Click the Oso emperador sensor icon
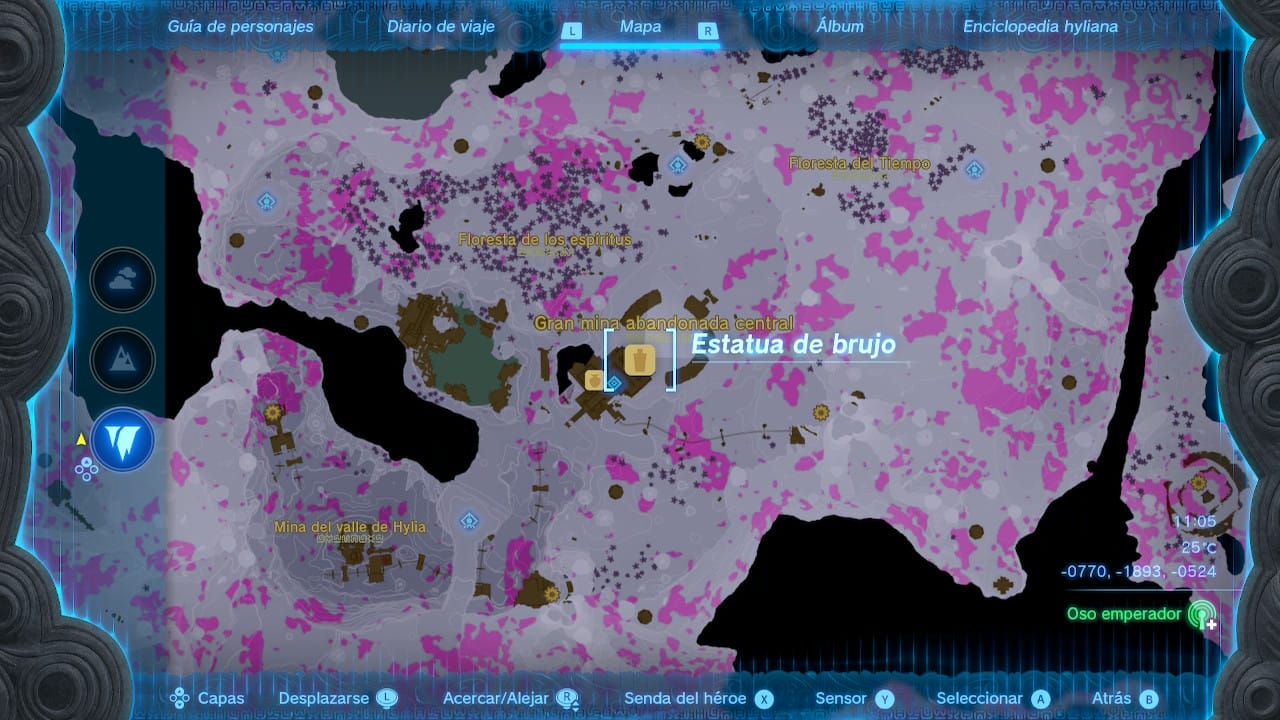The height and width of the screenshot is (720, 1280). 1200,614
